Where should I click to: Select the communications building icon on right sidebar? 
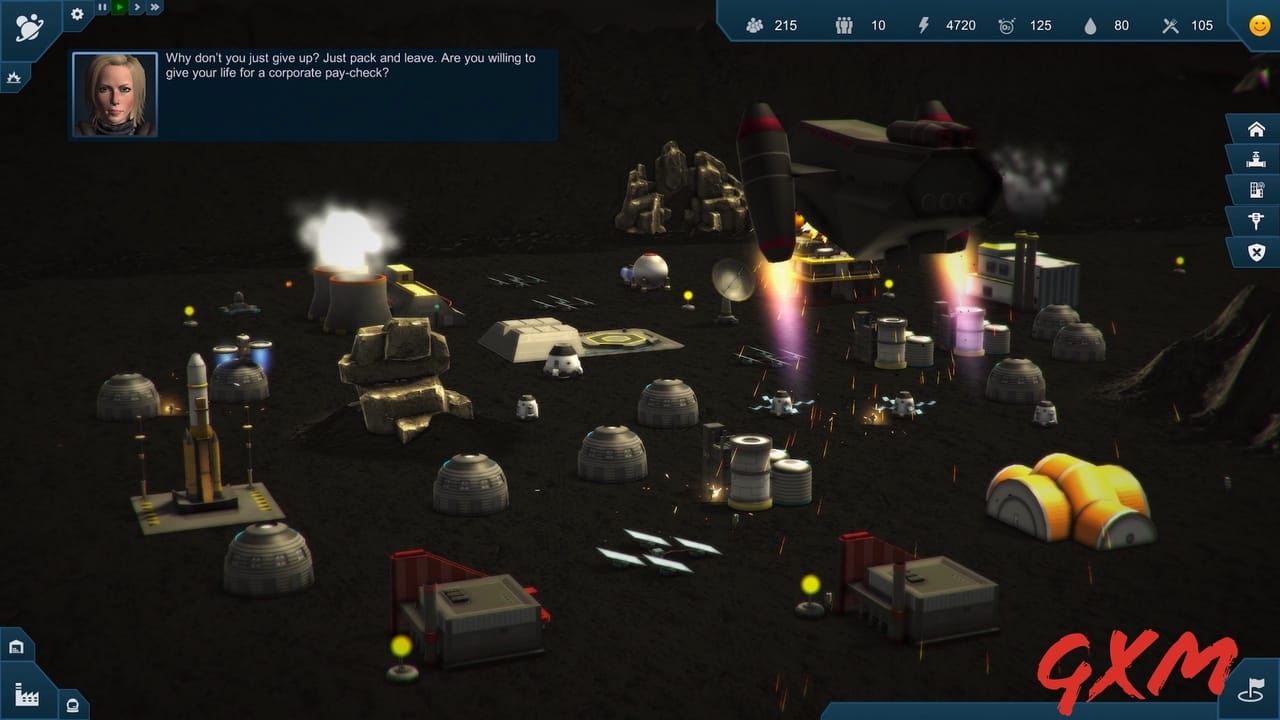click(1256, 189)
